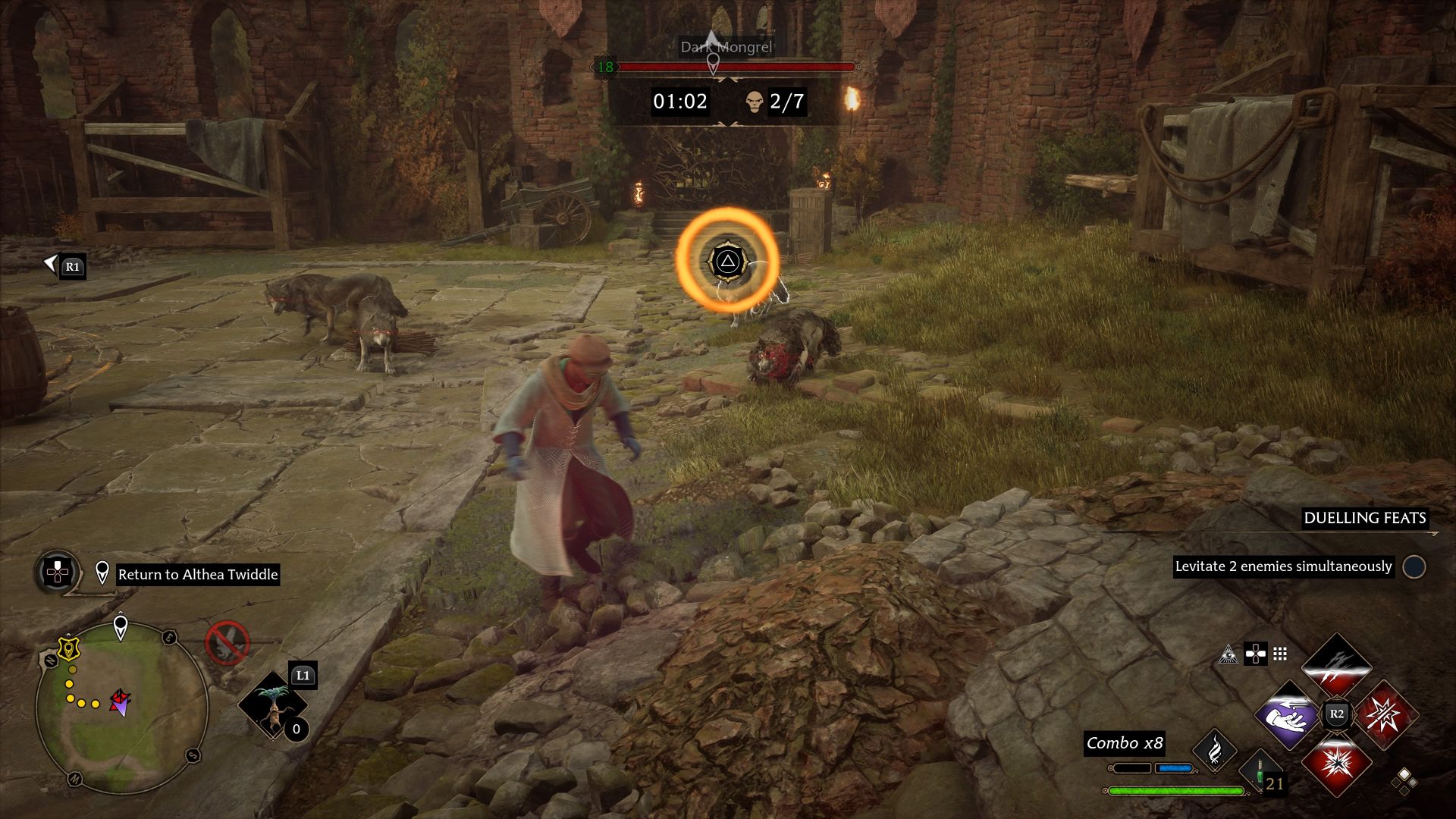The image size is (1456, 819).
Task: Click the no-flying crossed-out bird icon
Action: click(227, 643)
